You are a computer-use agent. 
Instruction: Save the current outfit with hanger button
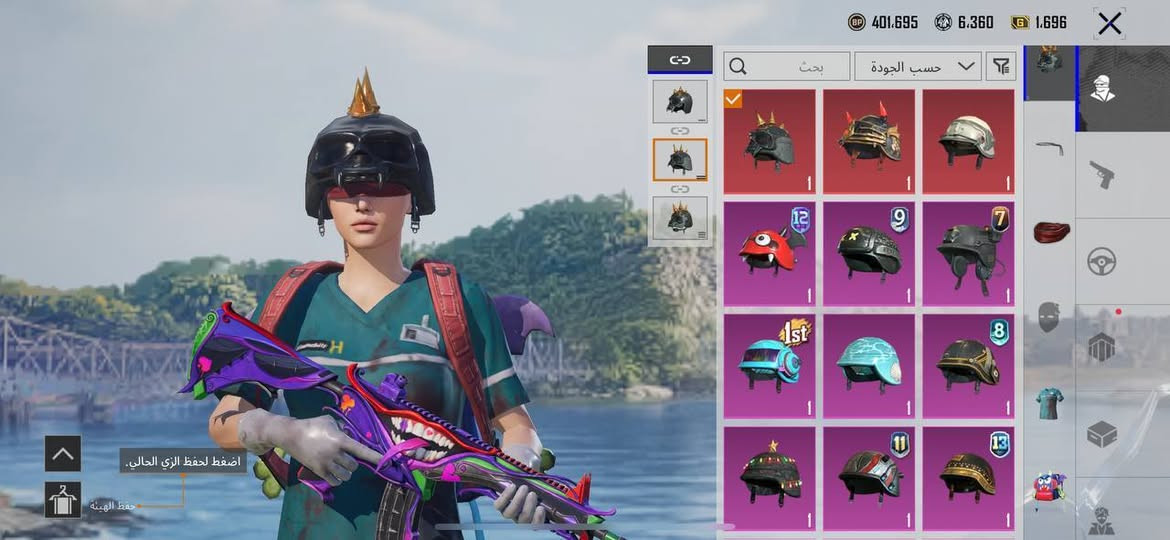coord(63,500)
